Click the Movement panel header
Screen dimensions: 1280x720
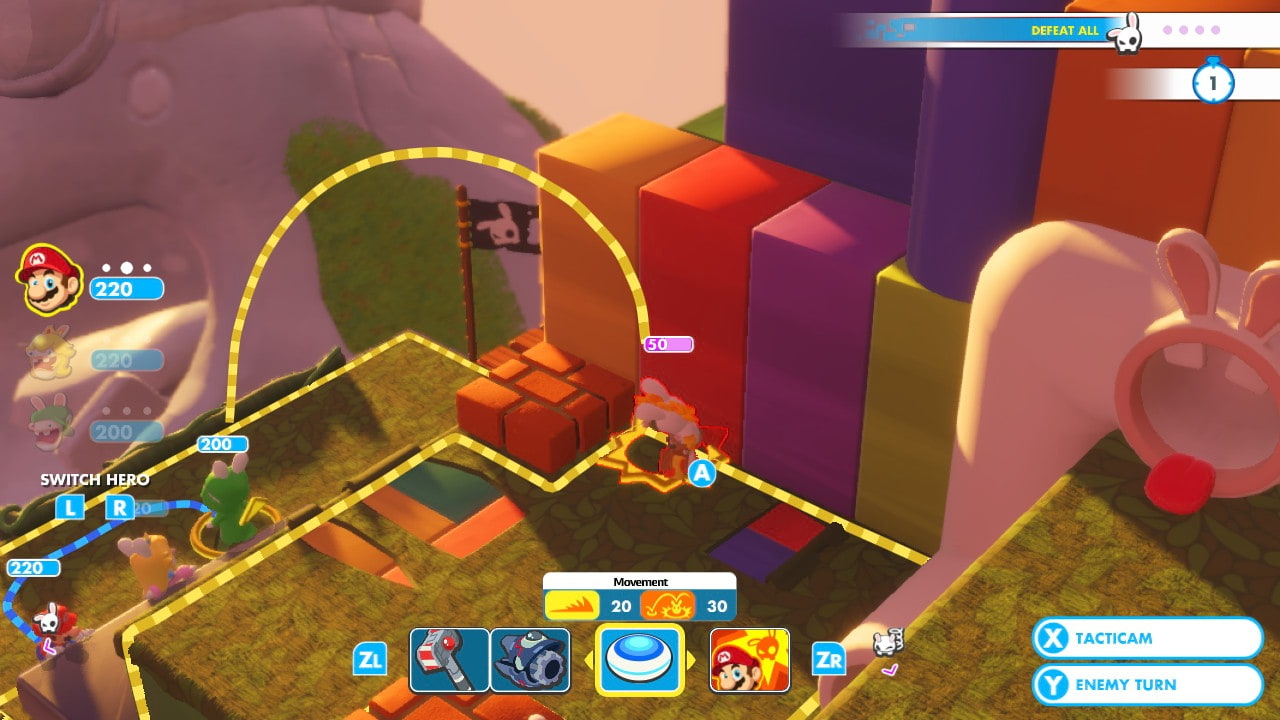click(x=640, y=581)
